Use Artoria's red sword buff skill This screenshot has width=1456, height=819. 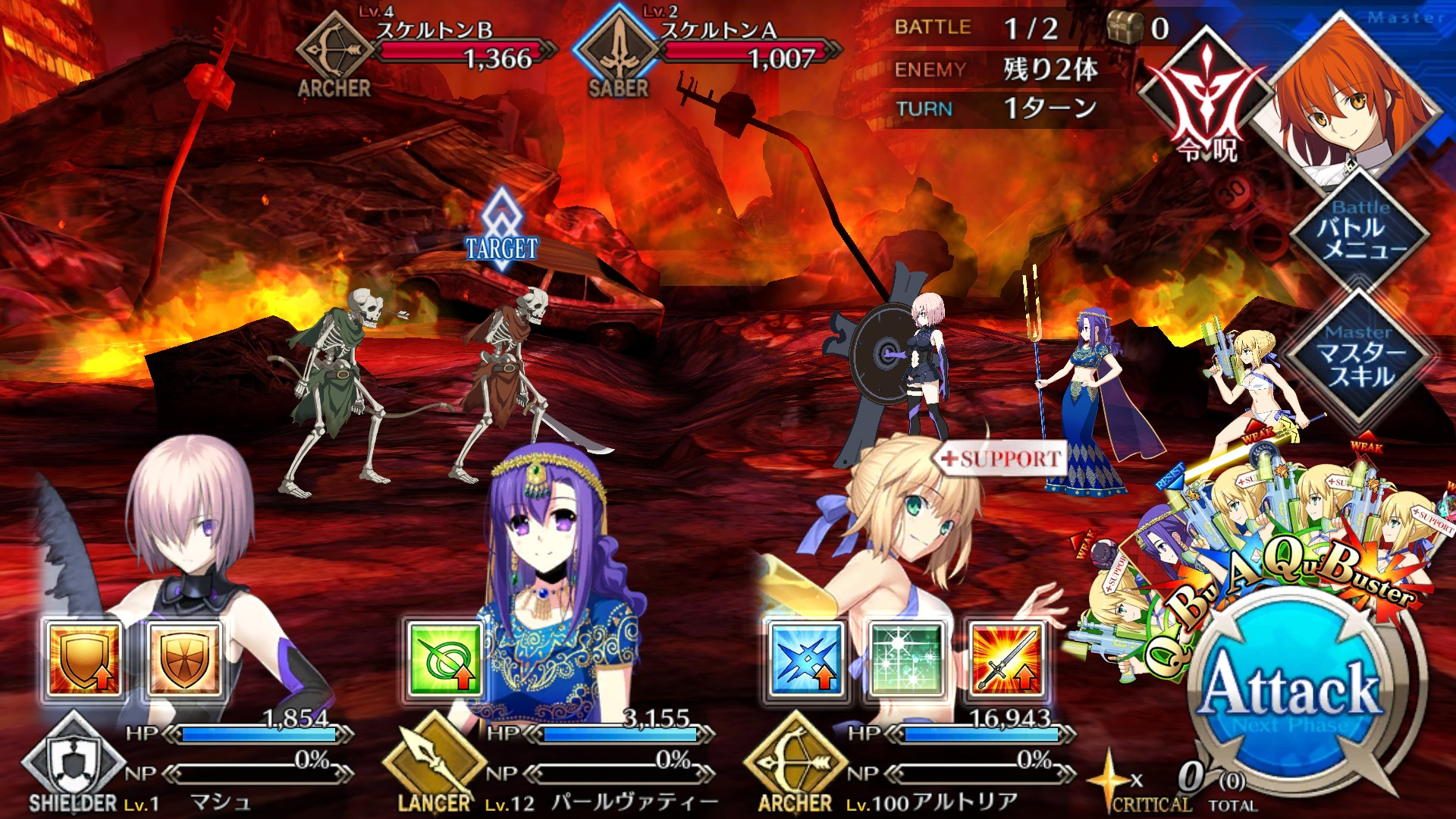(1006, 658)
